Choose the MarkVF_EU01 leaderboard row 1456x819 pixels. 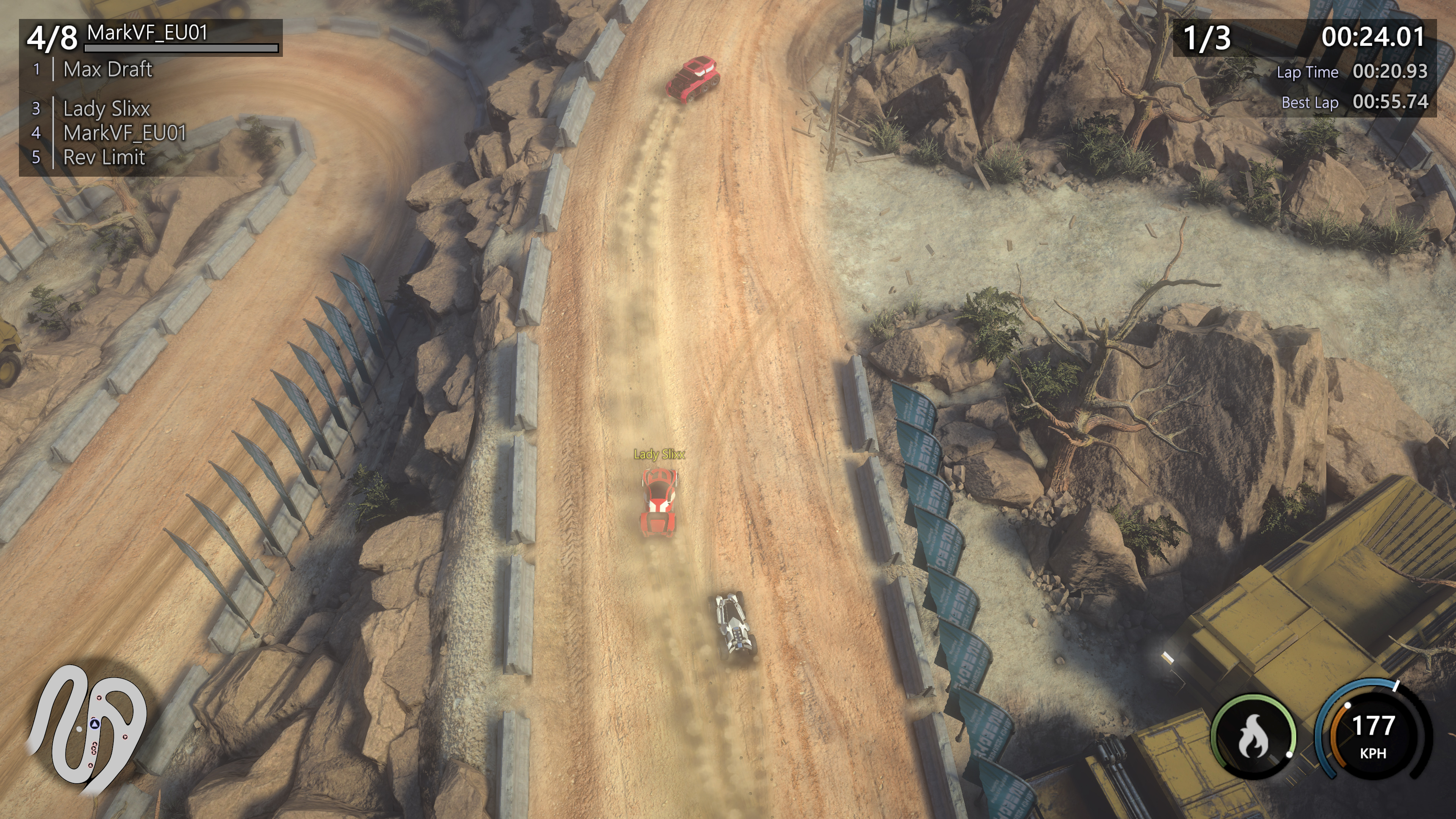[124, 133]
